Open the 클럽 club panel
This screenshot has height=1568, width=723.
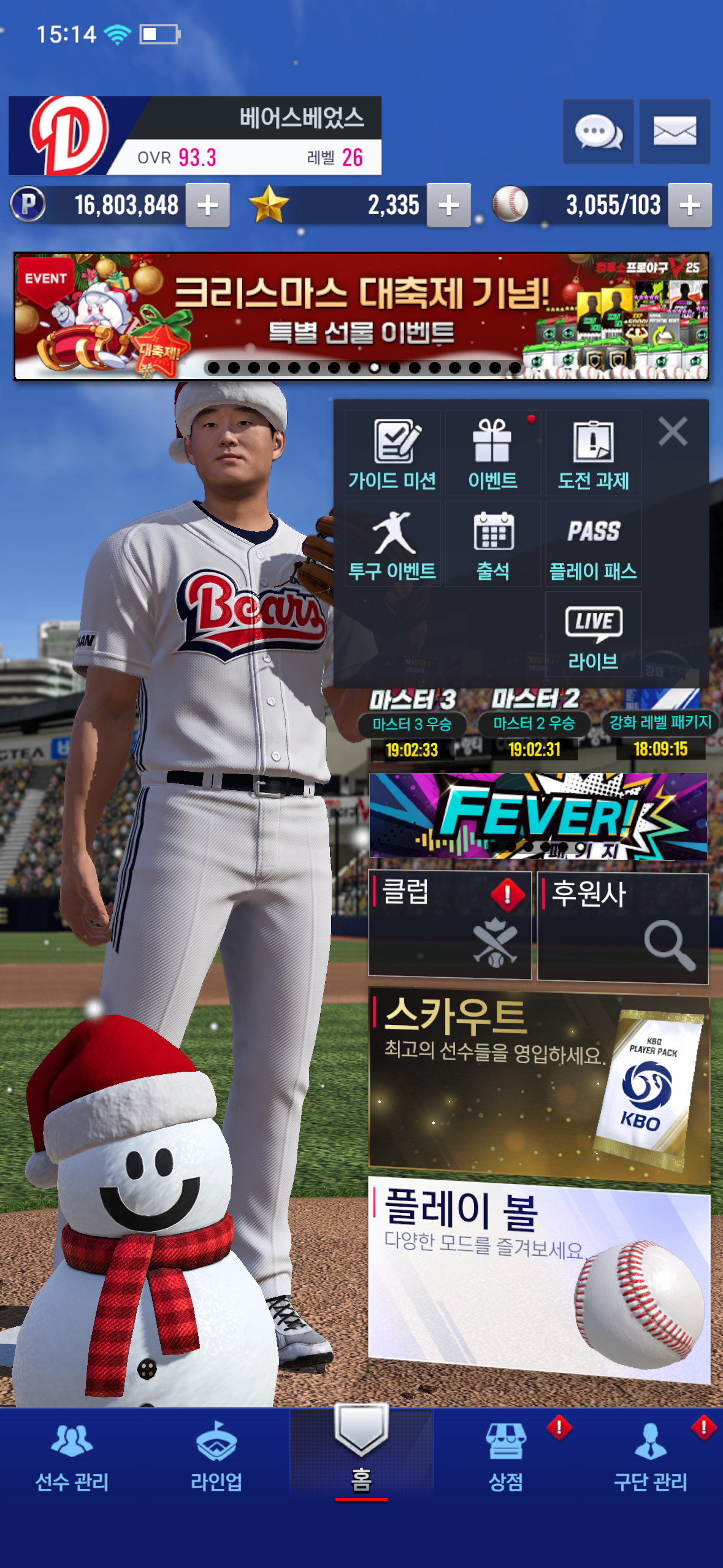tap(449, 924)
